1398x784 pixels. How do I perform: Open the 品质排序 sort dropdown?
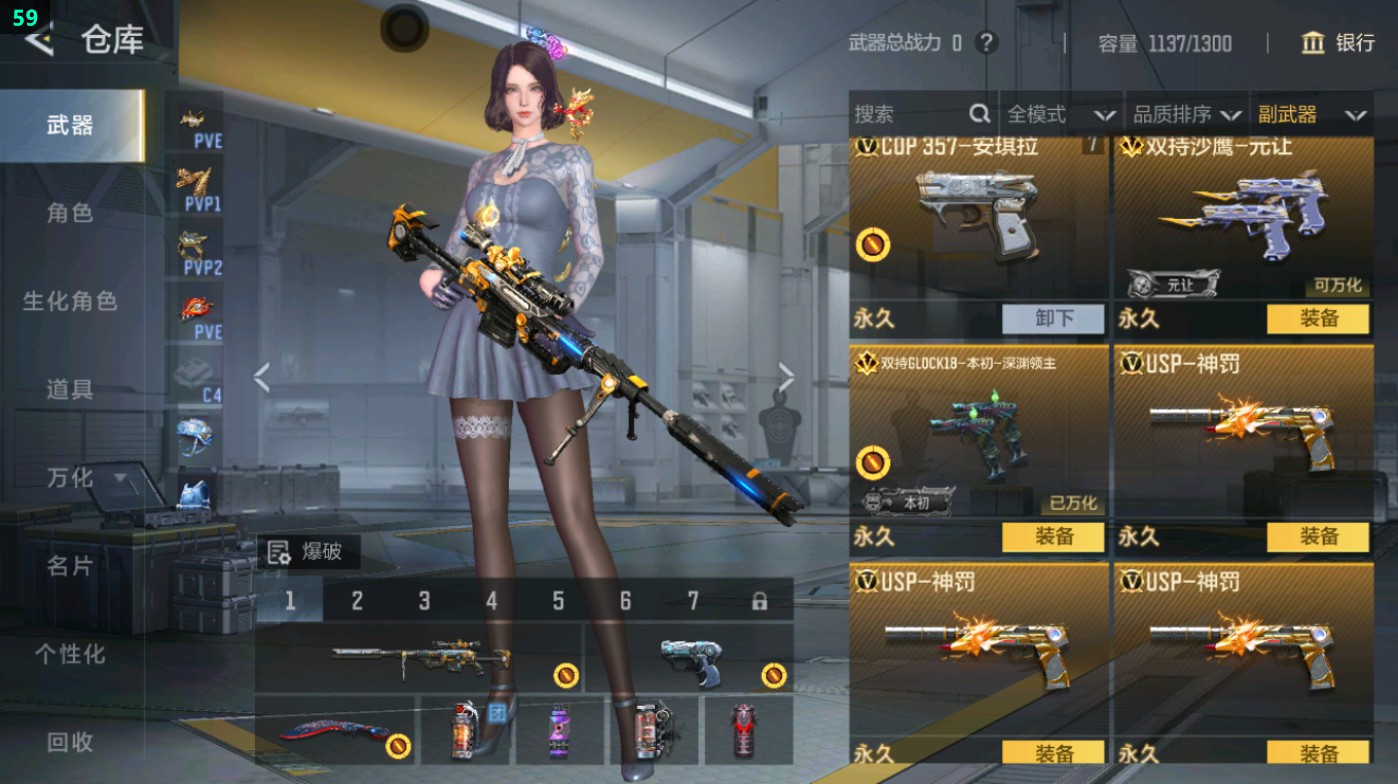[1187, 115]
